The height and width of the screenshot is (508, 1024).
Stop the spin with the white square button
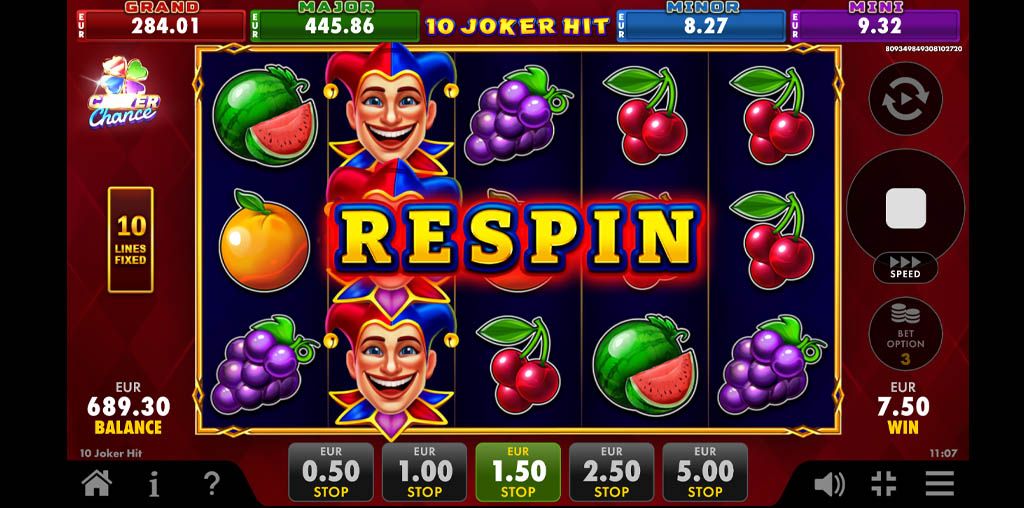tap(905, 208)
